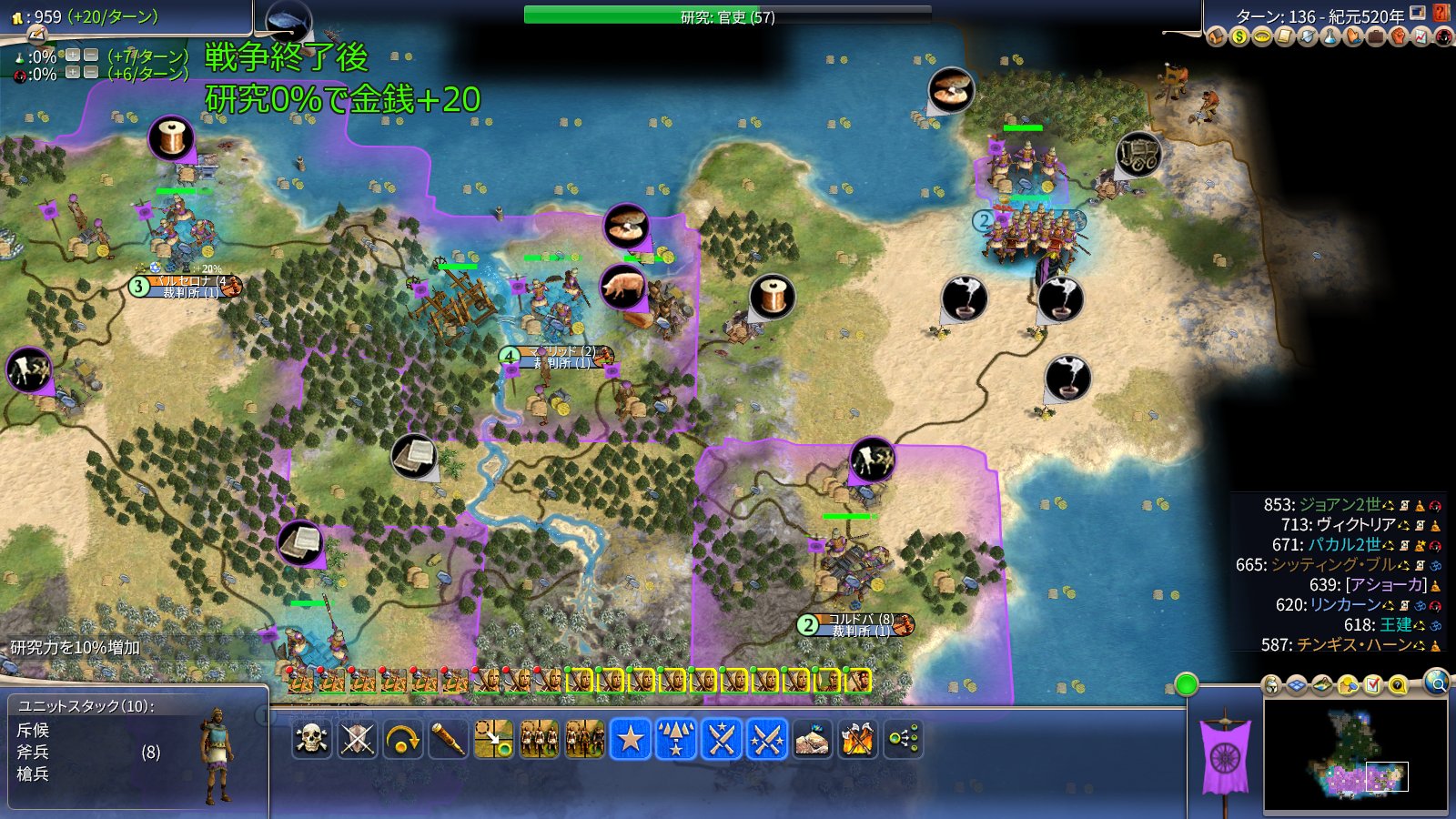Open the espionage spy icon

pyautogui.click(x=1444, y=37)
